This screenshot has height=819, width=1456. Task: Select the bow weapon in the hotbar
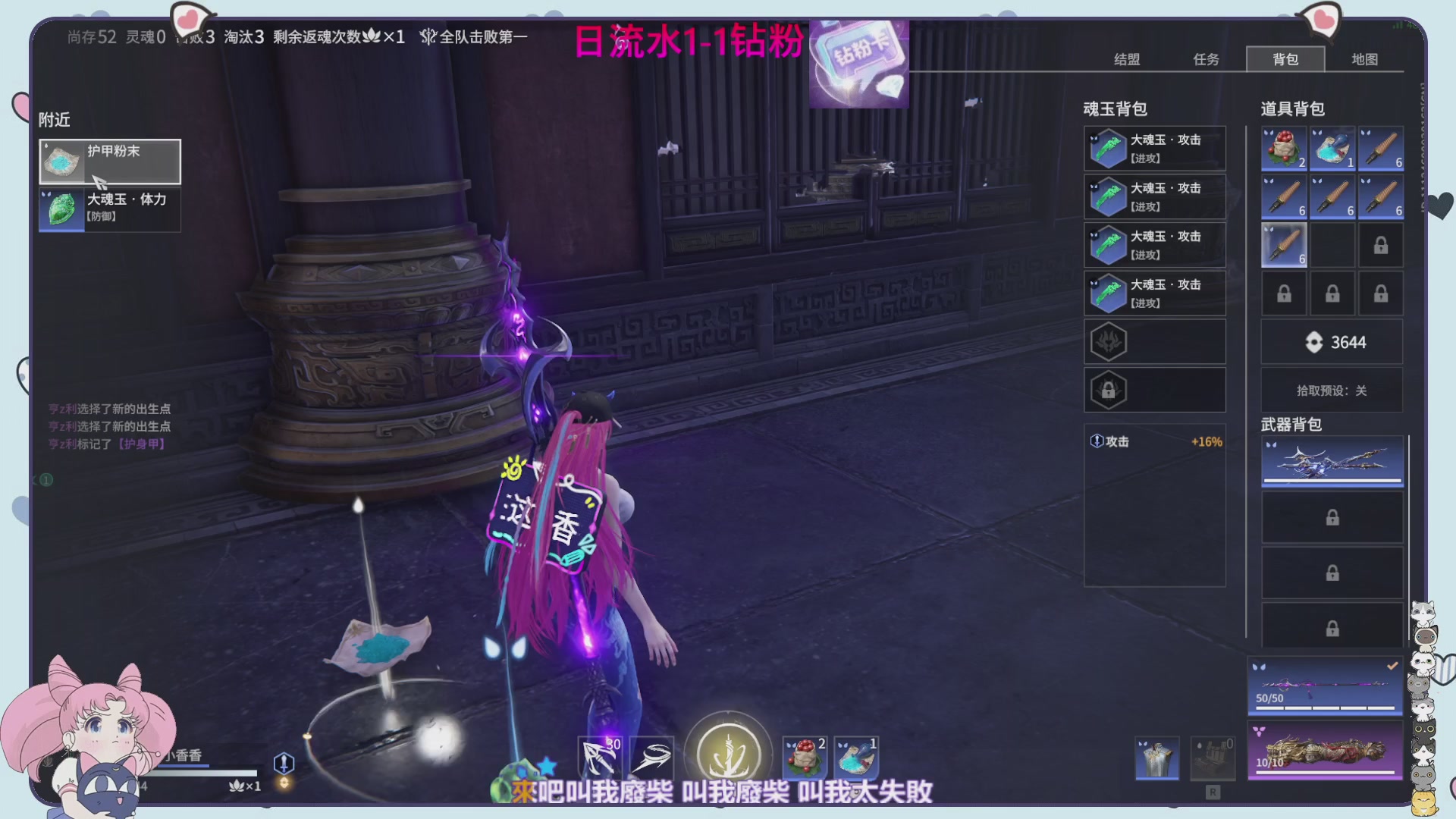(x=598, y=757)
